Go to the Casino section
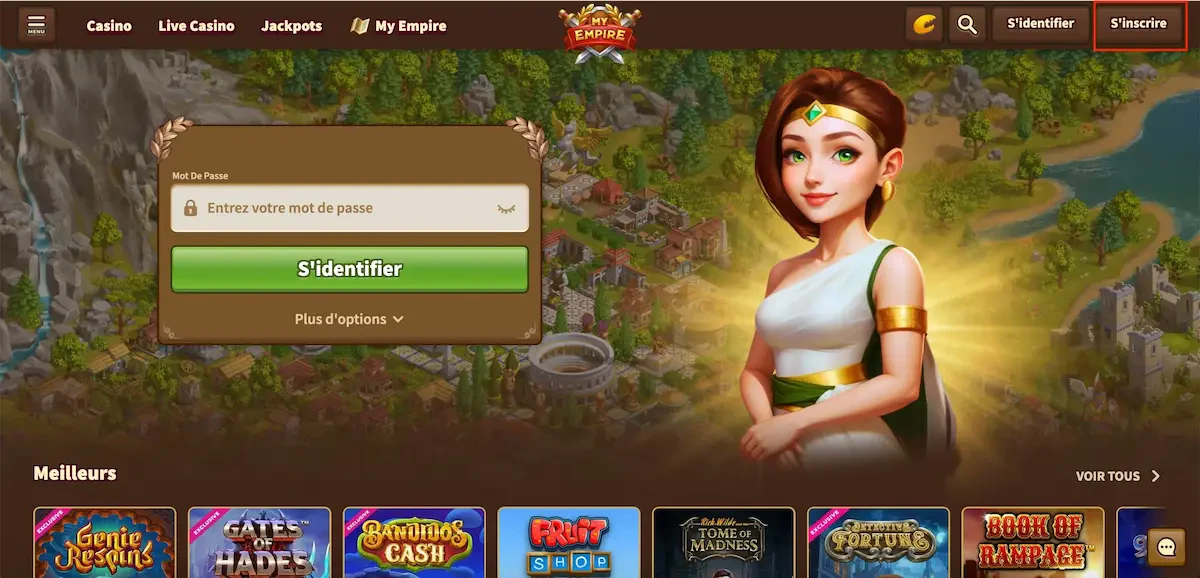Viewport: 1200px width, 578px height. [x=109, y=26]
